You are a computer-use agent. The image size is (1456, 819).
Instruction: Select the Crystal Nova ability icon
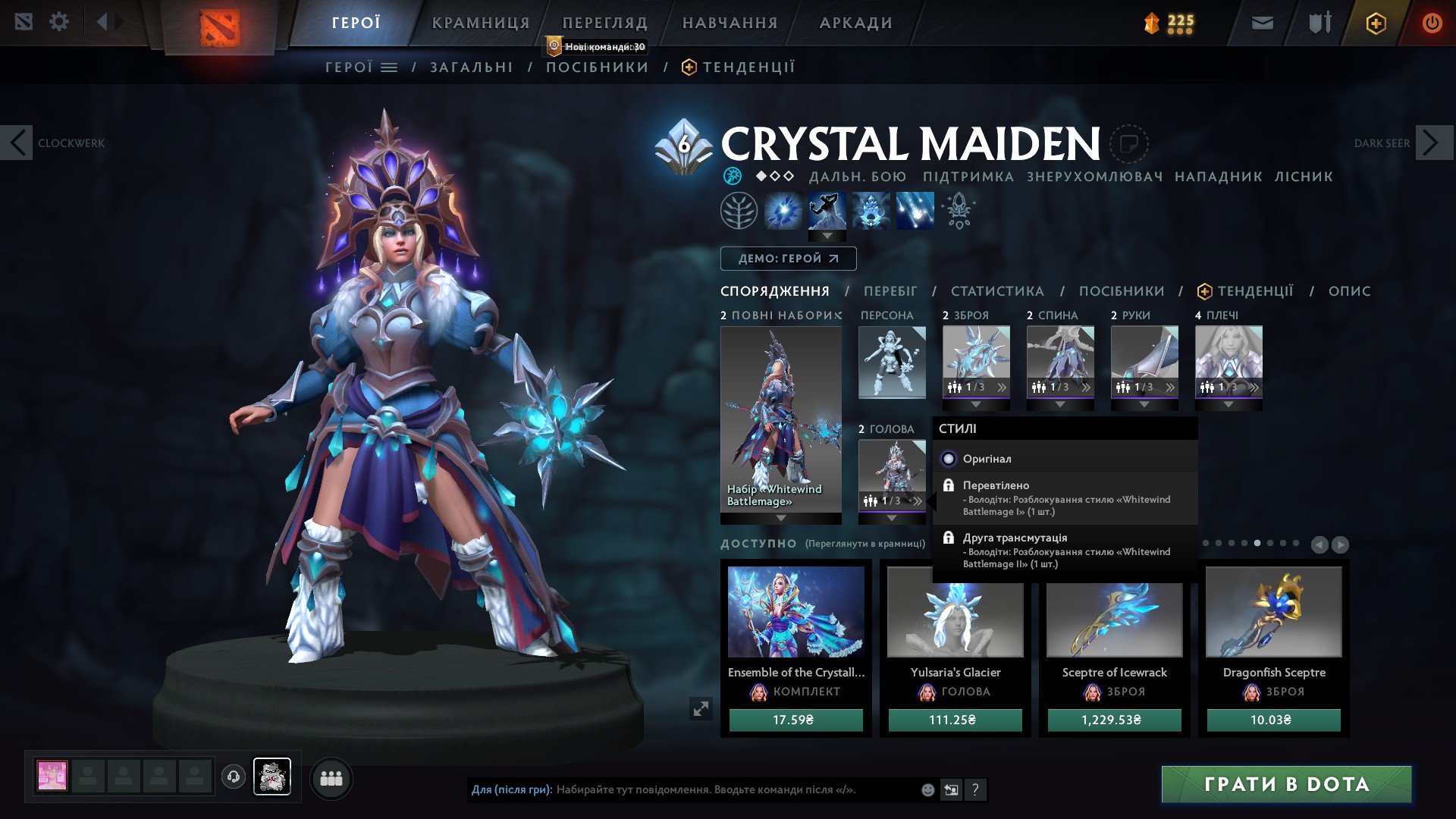[783, 211]
